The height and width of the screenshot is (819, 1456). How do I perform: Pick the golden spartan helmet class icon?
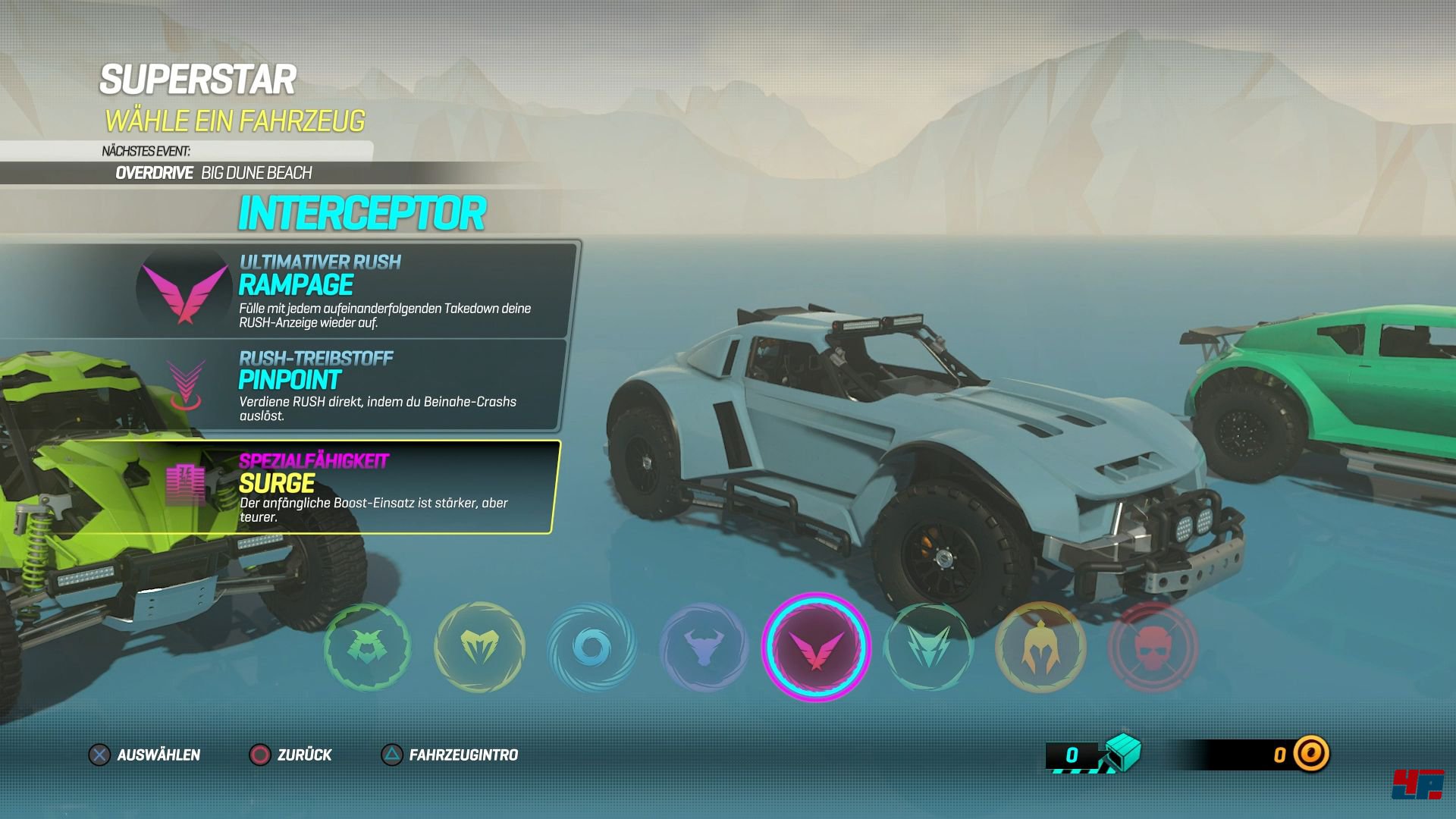[1040, 648]
